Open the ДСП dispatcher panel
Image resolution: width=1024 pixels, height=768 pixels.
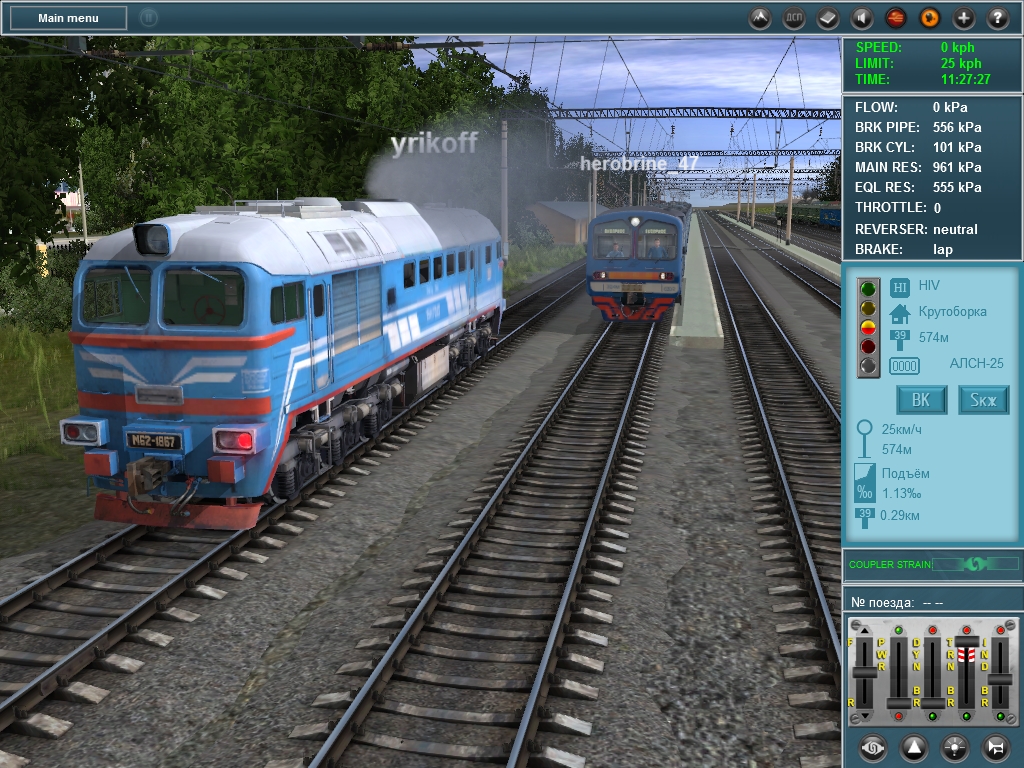(794, 18)
